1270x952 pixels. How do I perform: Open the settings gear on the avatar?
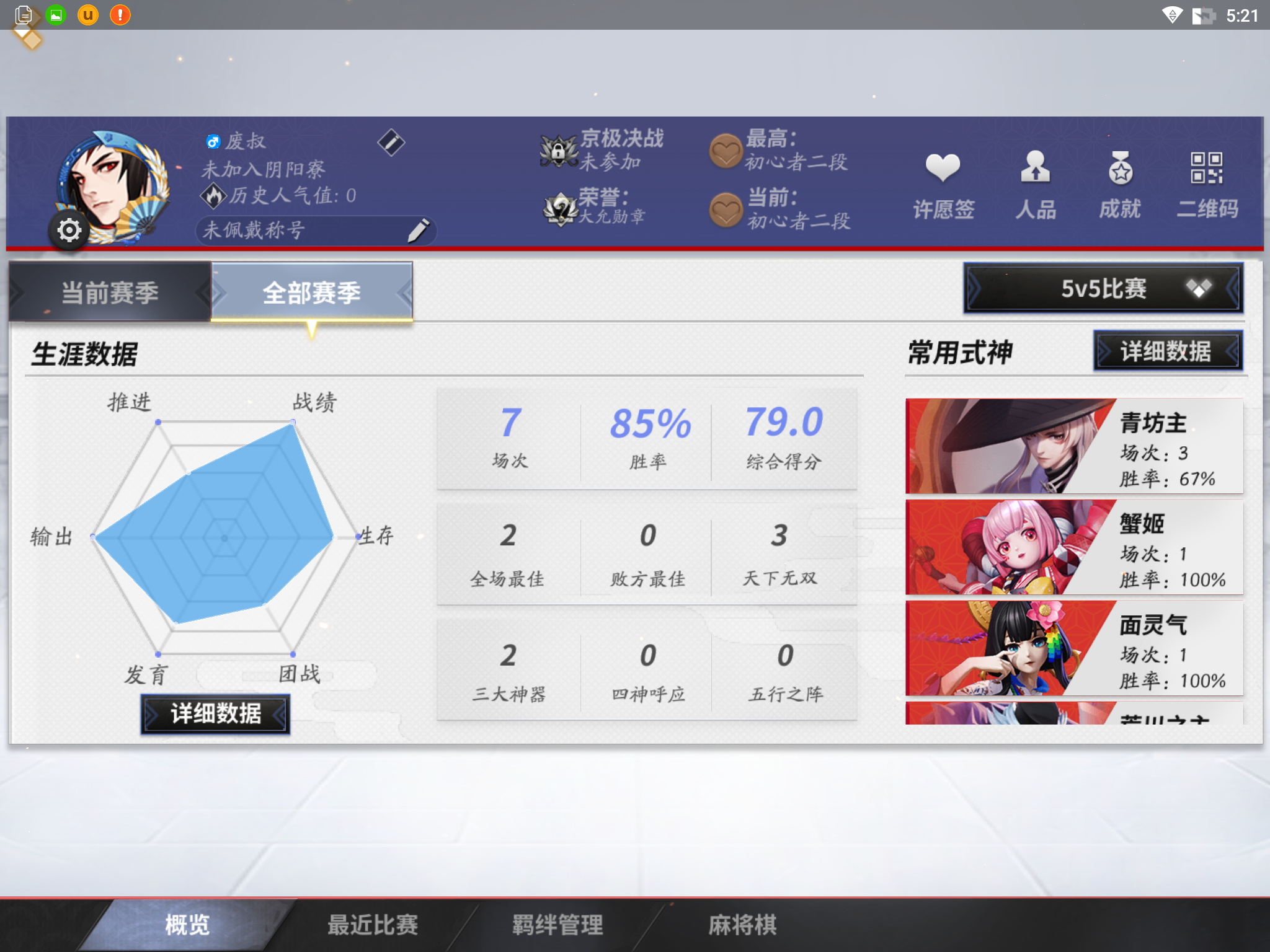(x=69, y=229)
